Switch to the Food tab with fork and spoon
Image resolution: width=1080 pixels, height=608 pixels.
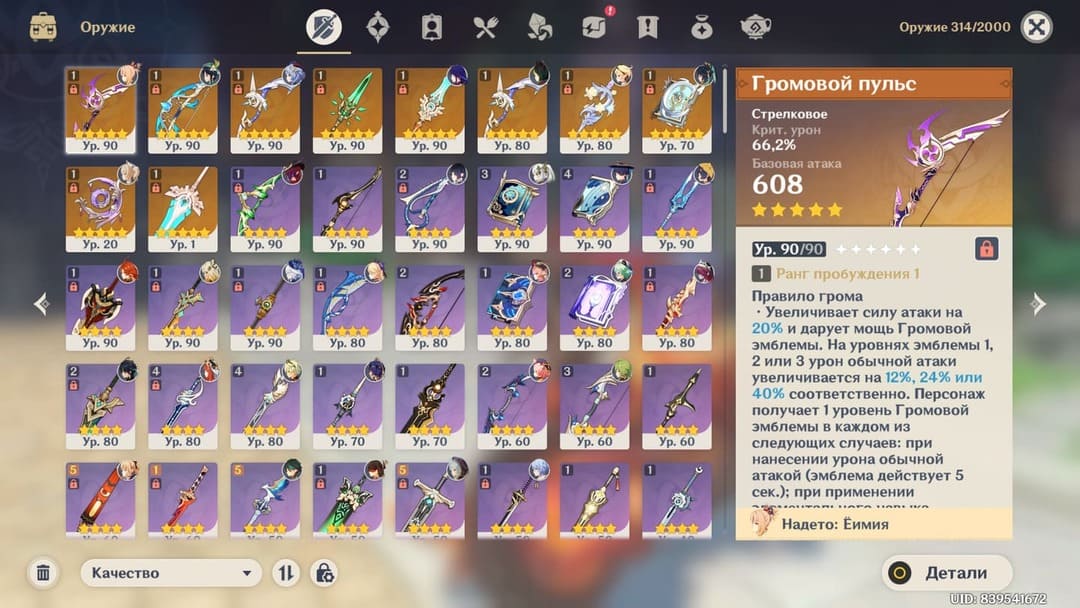click(486, 27)
